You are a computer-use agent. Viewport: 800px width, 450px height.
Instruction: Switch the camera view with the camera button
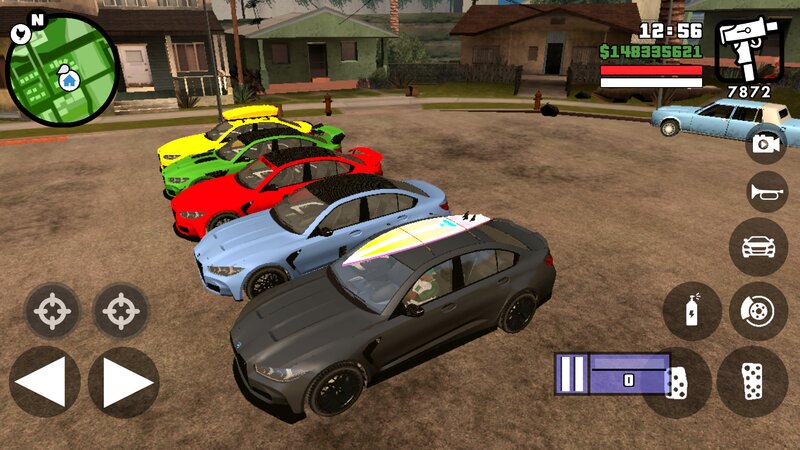pyautogui.click(x=767, y=143)
